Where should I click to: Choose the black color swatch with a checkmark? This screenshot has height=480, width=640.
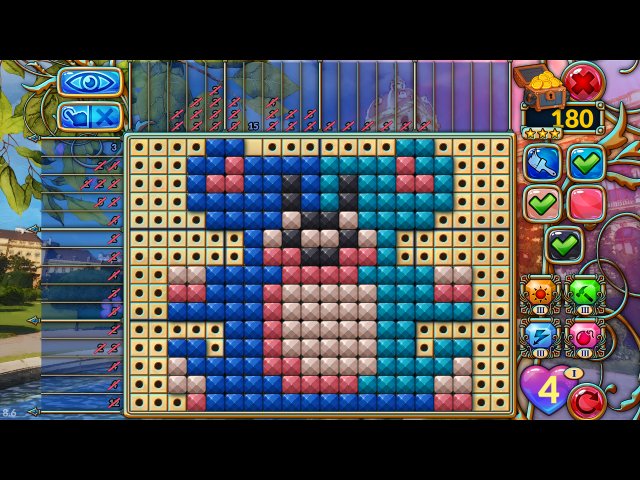[564, 243]
